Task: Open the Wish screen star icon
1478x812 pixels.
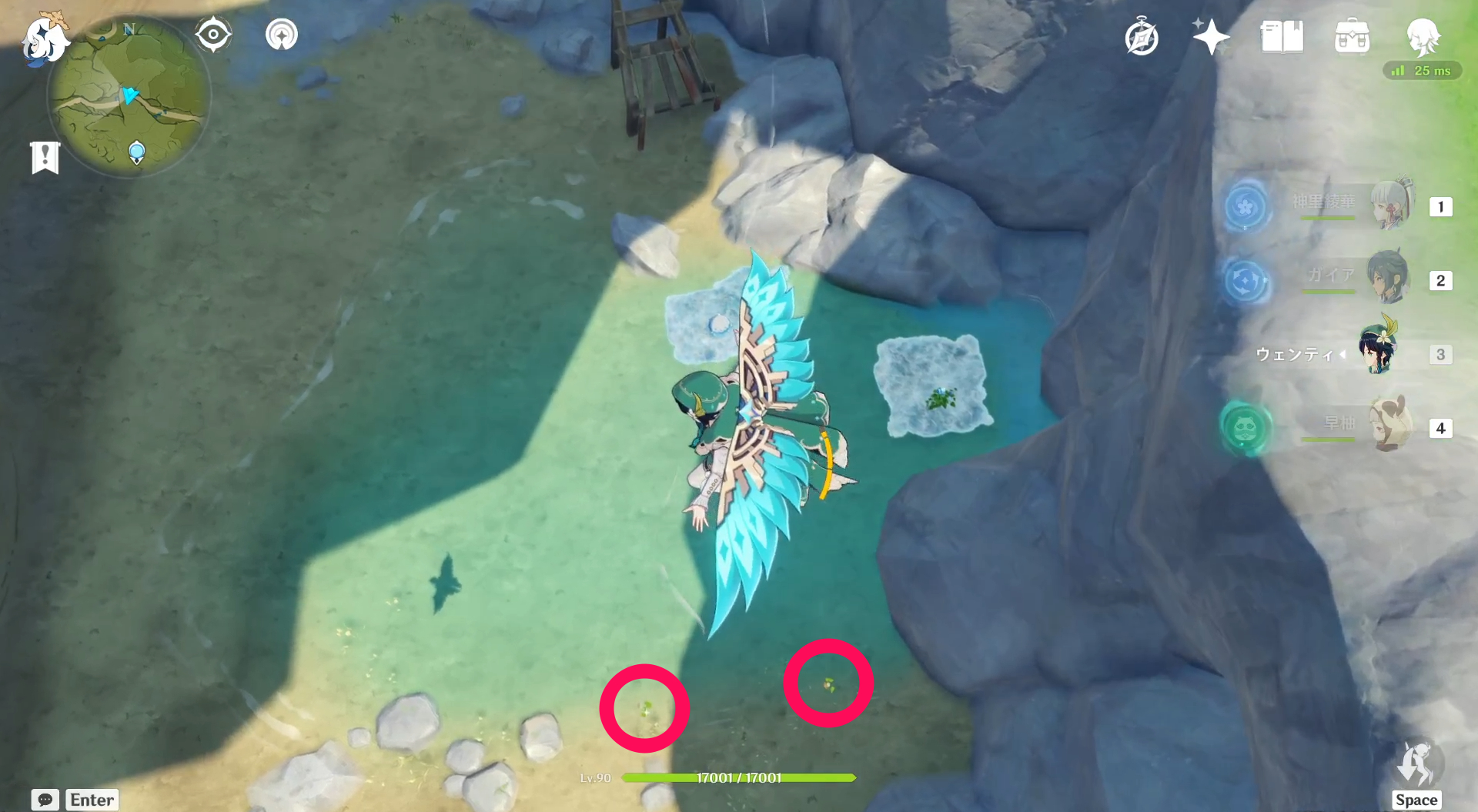Action: tap(1210, 35)
